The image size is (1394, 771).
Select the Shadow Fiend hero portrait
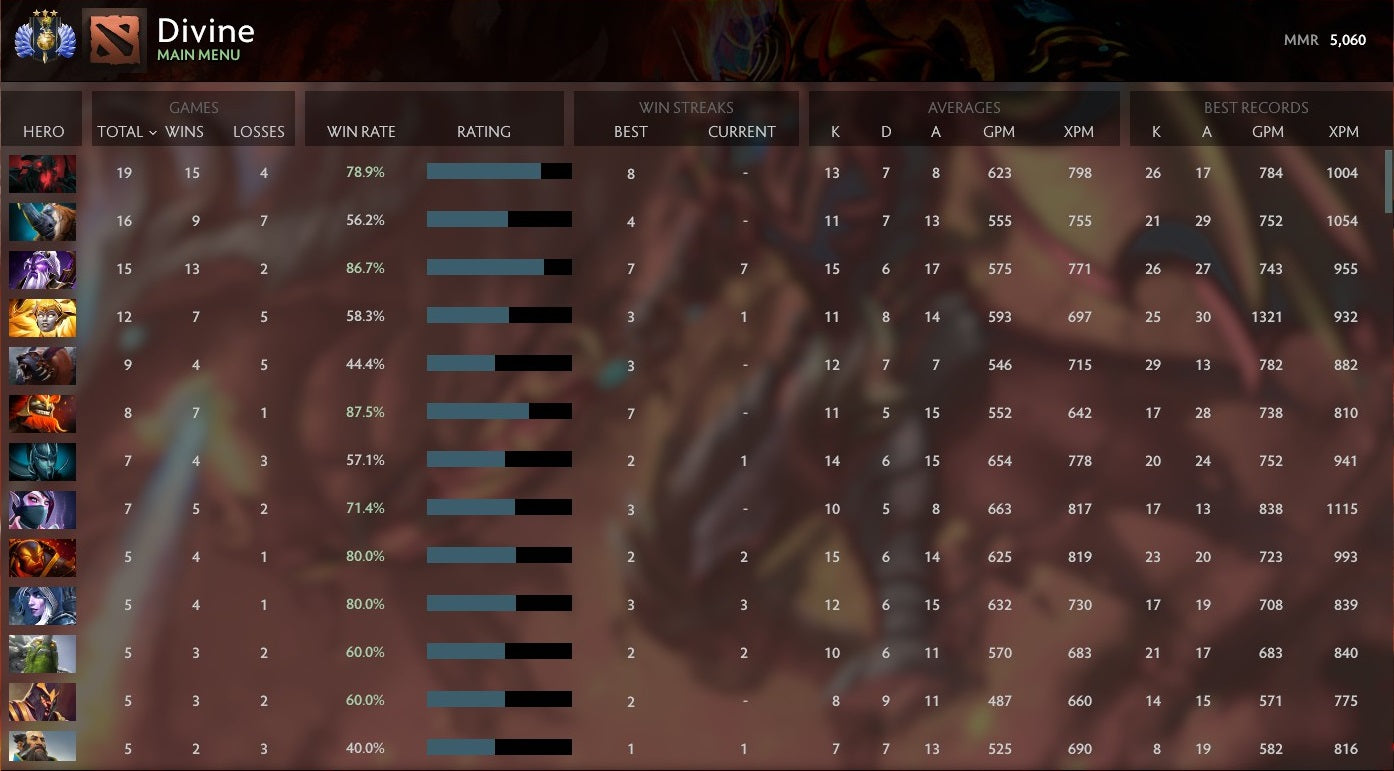[42, 173]
